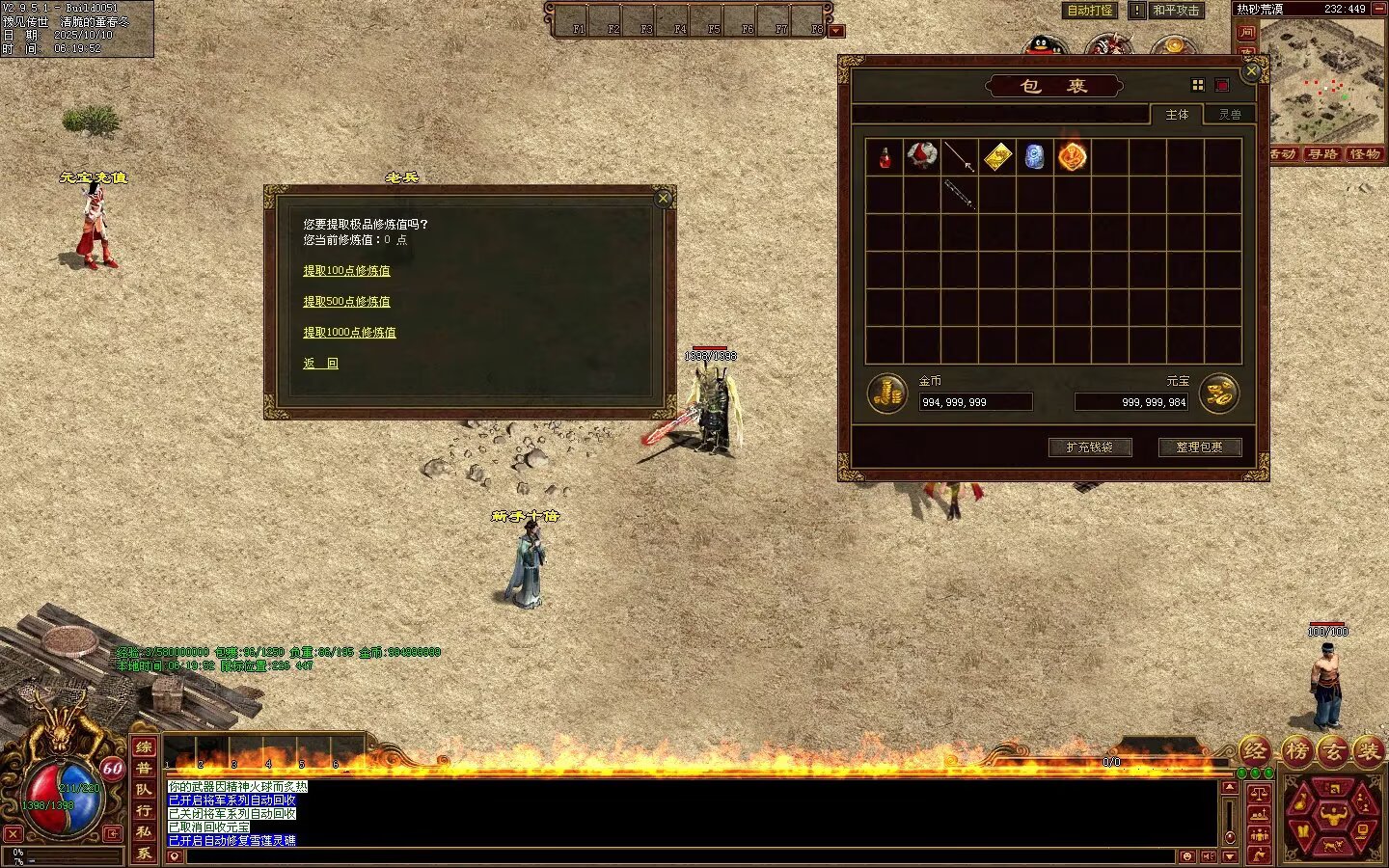Select the 返回 (return) dialogue option
This screenshot has height=868, width=1389.
click(x=320, y=364)
